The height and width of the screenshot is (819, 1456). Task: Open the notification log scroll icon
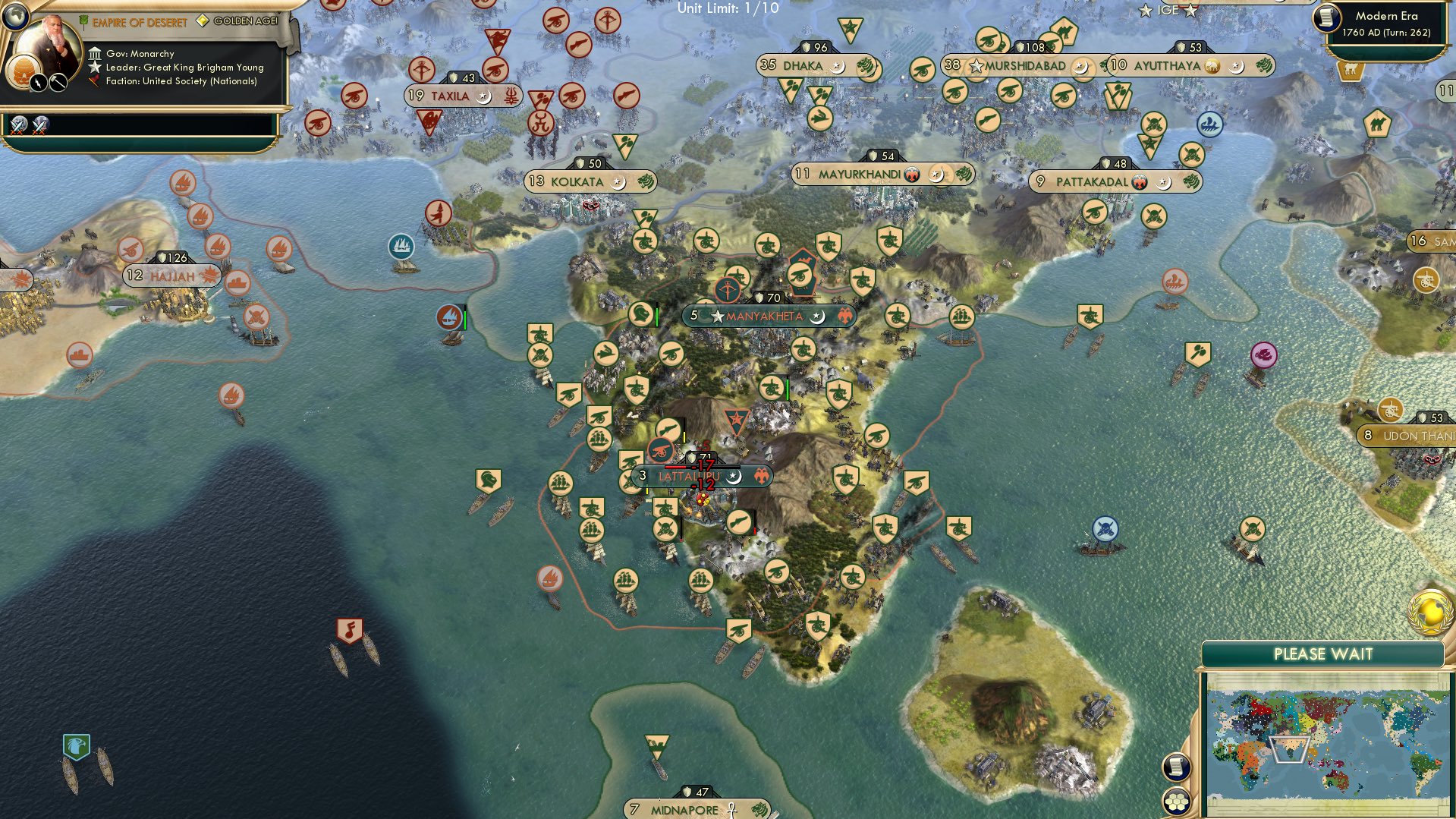tap(1175, 766)
